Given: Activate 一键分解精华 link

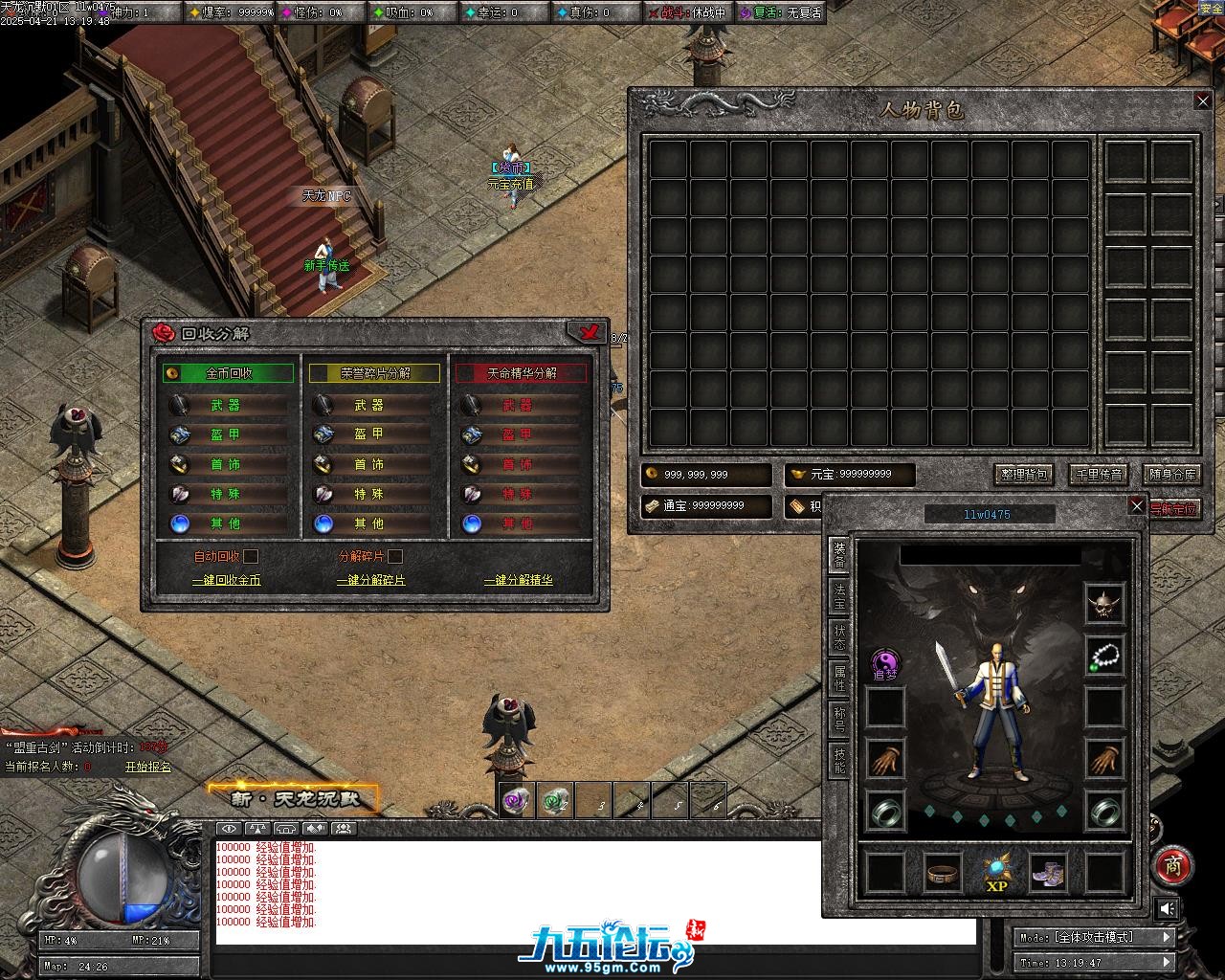Looking at the screenshot, I should (x=519, y=581).
